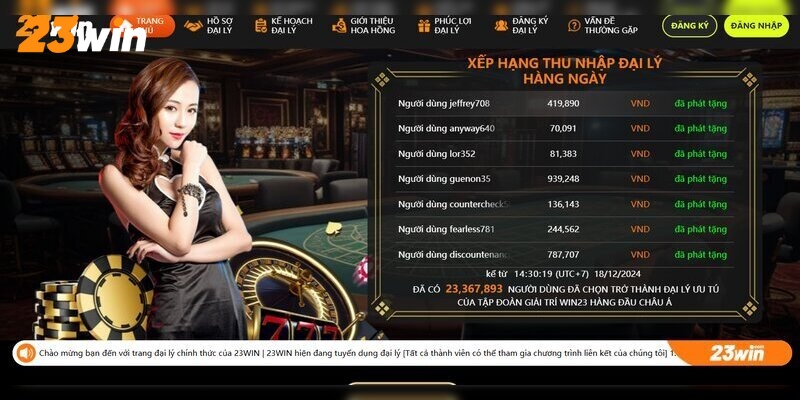
Task: Click the 23win logo at top left
Action: 80,36
